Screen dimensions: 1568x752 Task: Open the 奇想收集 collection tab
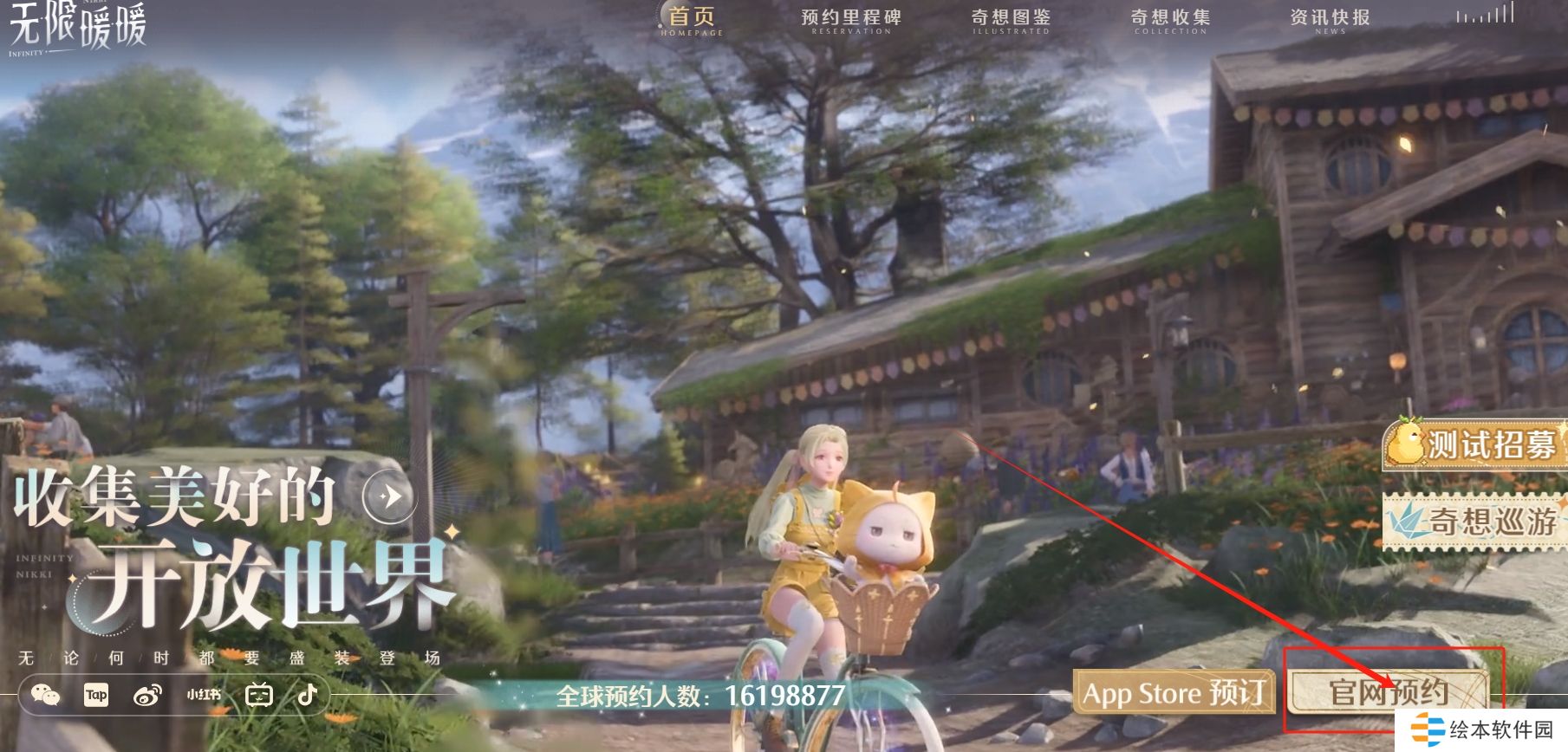1170,20
